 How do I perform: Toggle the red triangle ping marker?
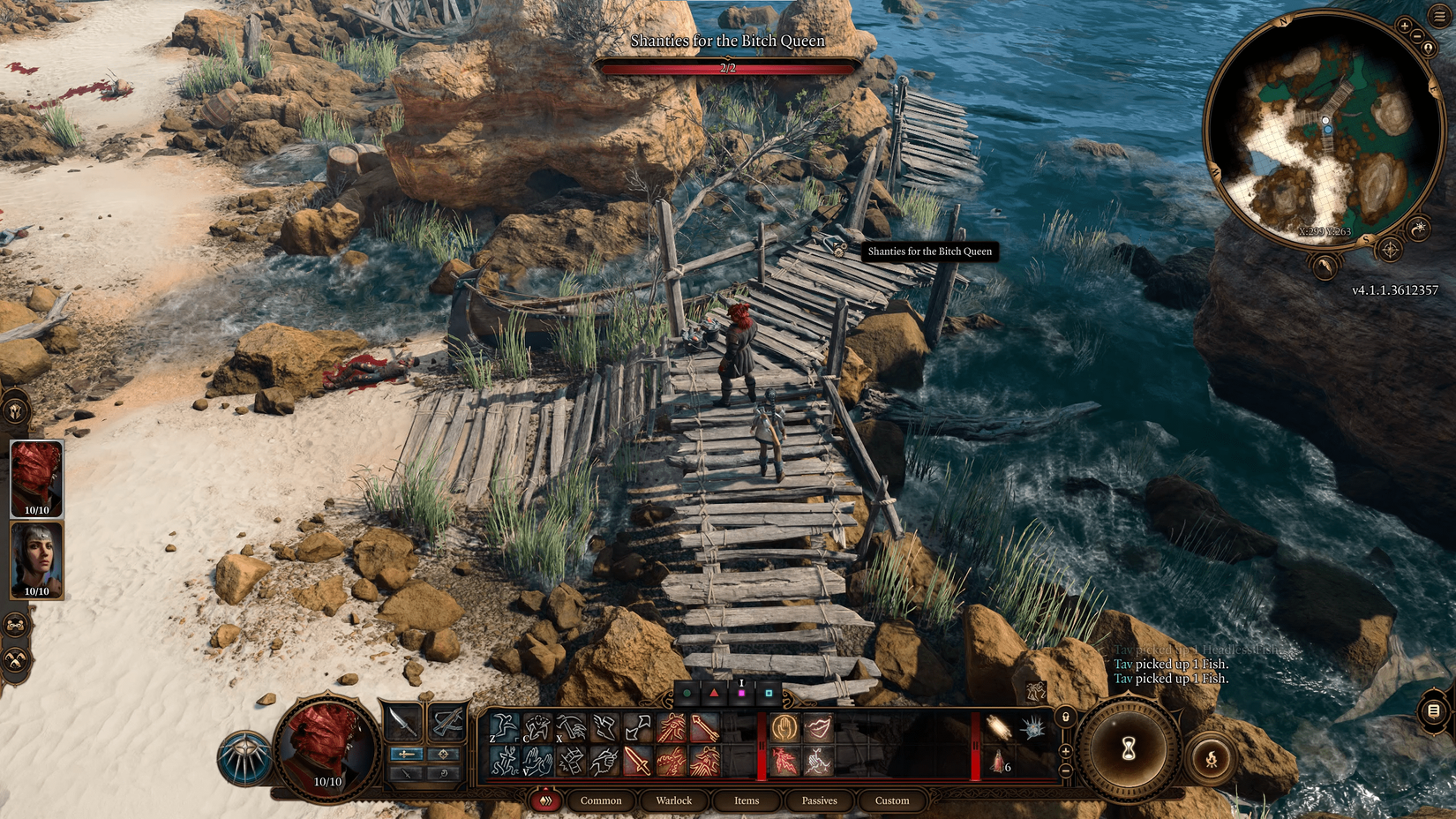[x=713, y=694]
